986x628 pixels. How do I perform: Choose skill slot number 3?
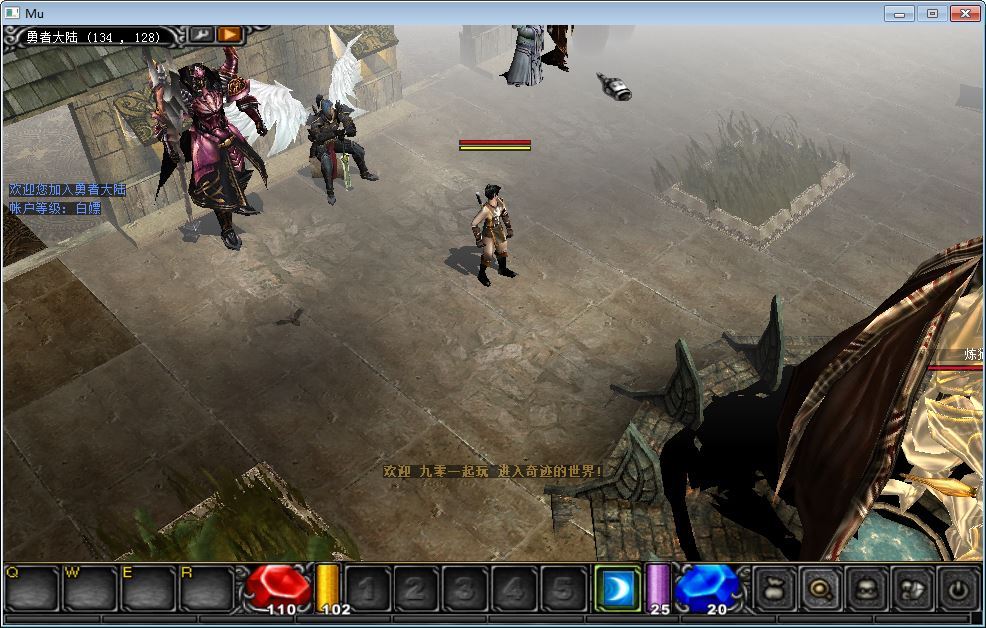pyautogui.click(x=464, y=589)
